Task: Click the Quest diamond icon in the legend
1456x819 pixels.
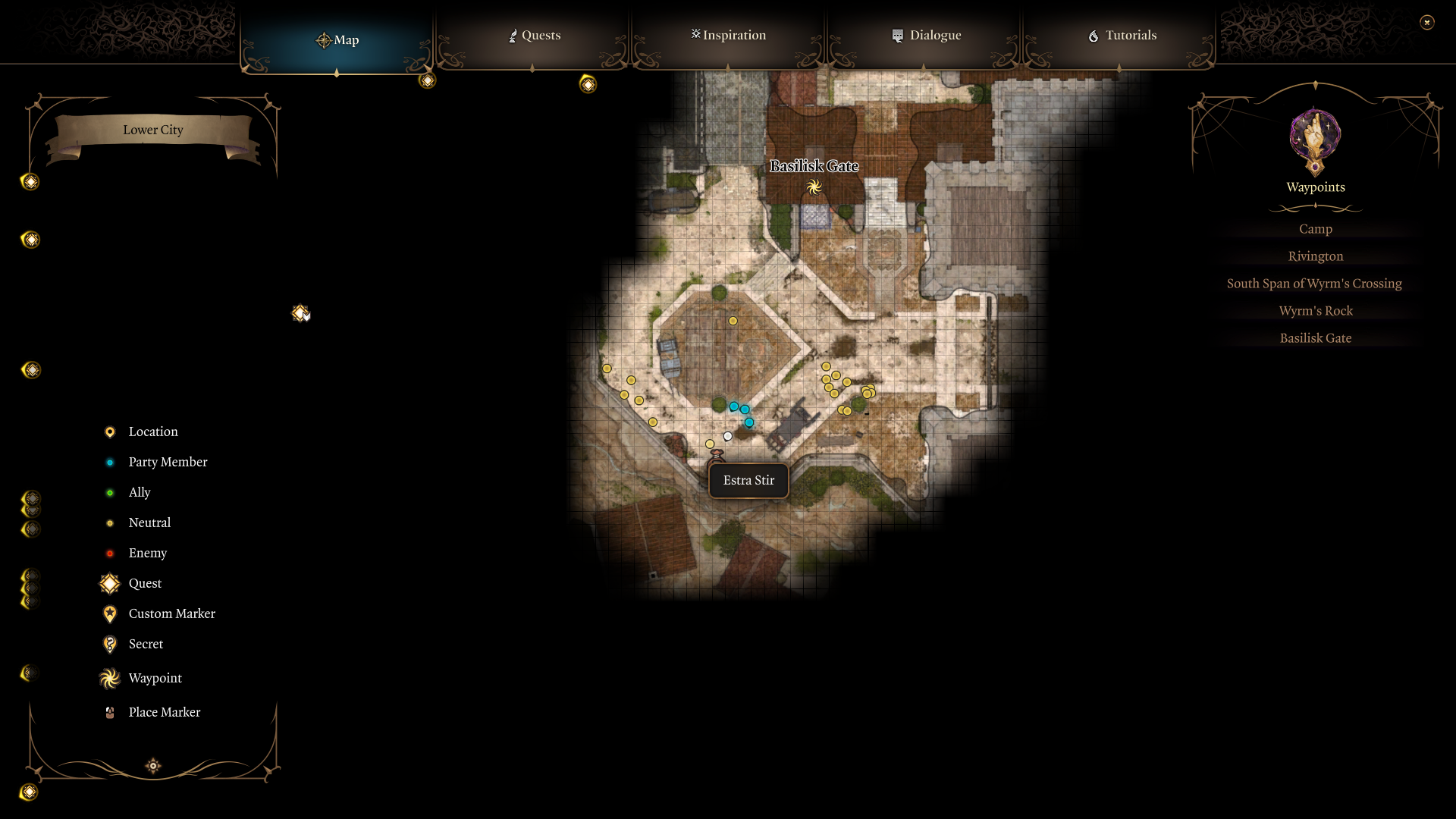Action: (x=109, y=583)
